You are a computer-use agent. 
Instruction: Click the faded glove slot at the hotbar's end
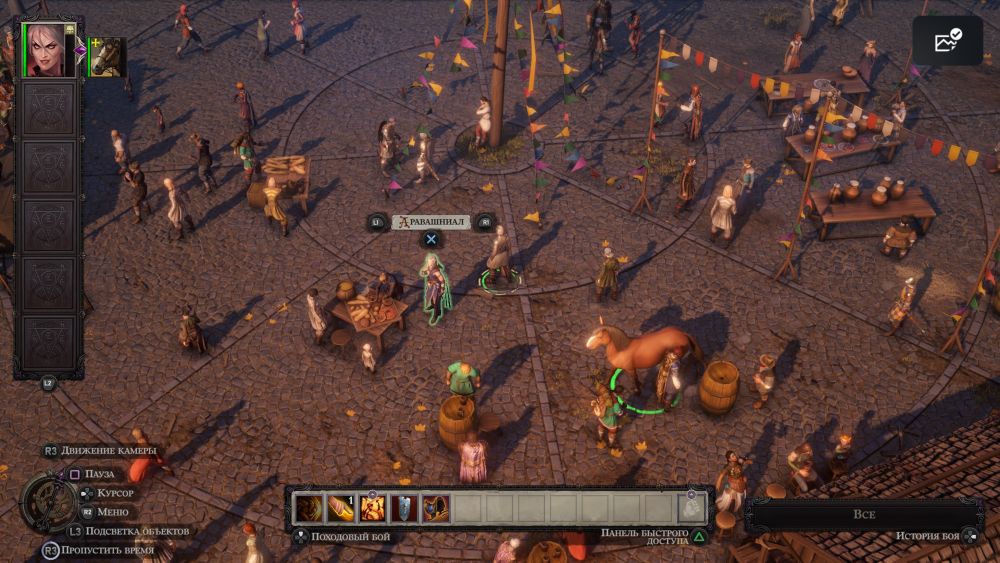692,508
